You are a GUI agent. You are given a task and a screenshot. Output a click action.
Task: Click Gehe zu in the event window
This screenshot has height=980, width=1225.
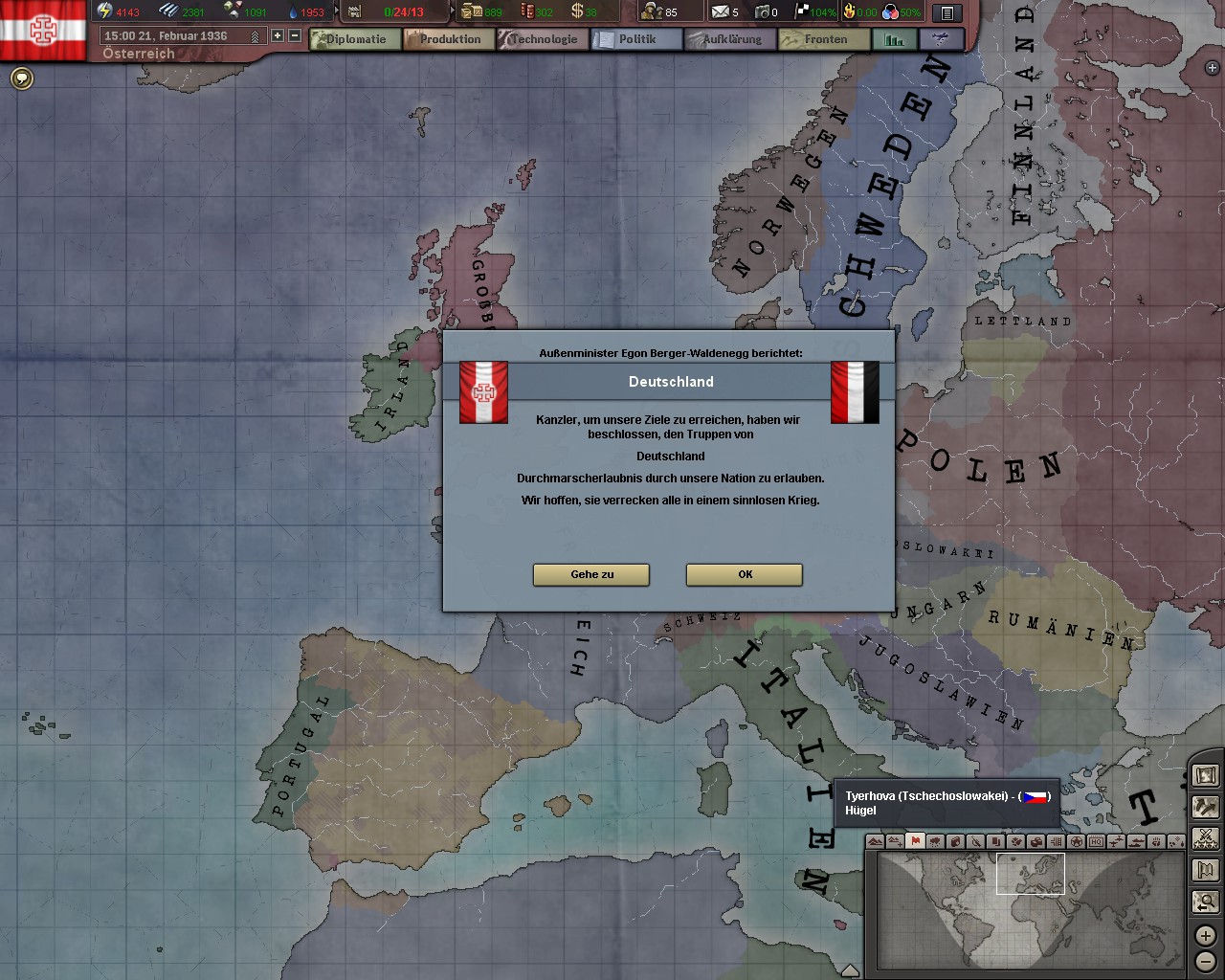(x=590, y=575)
